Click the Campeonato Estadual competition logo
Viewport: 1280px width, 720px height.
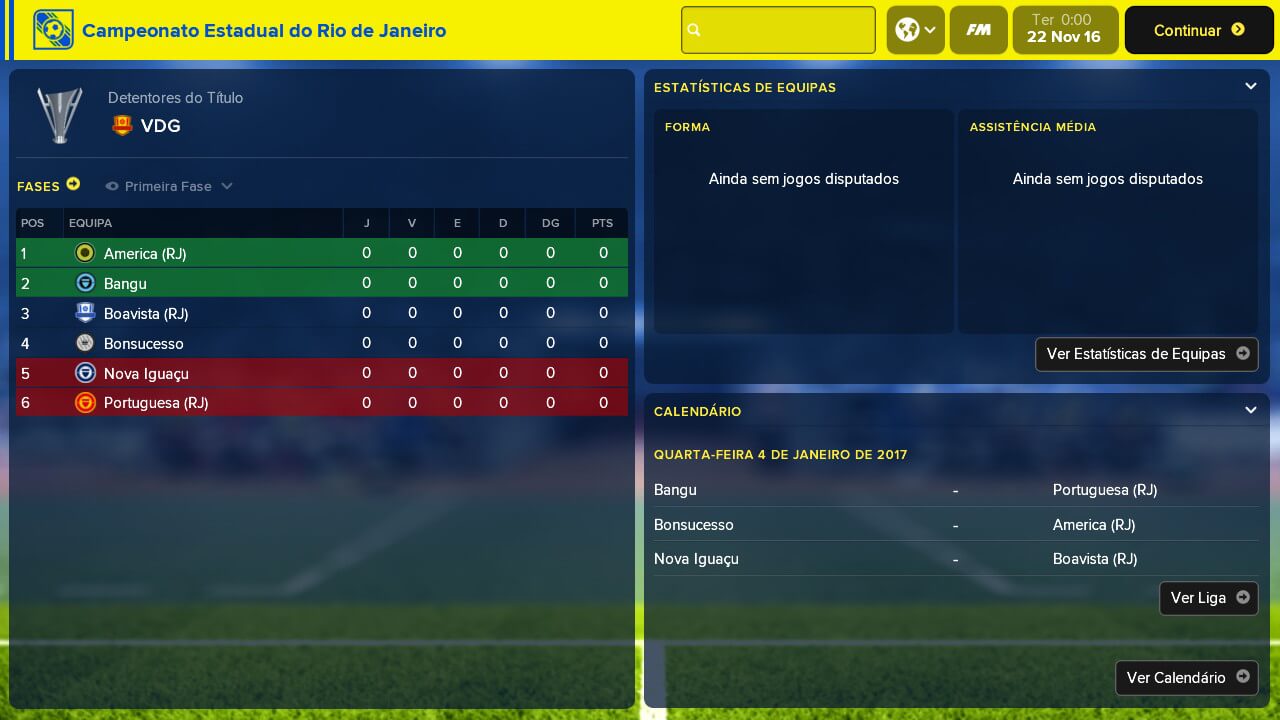click(x=53, y=30)
